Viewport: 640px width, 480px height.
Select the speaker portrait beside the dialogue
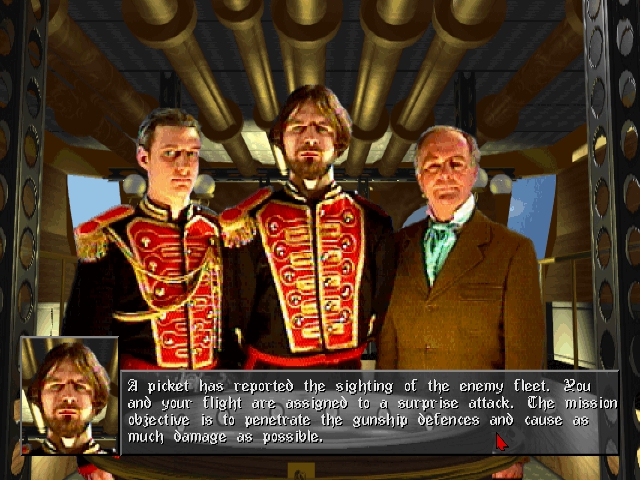[x=69, y=395]
